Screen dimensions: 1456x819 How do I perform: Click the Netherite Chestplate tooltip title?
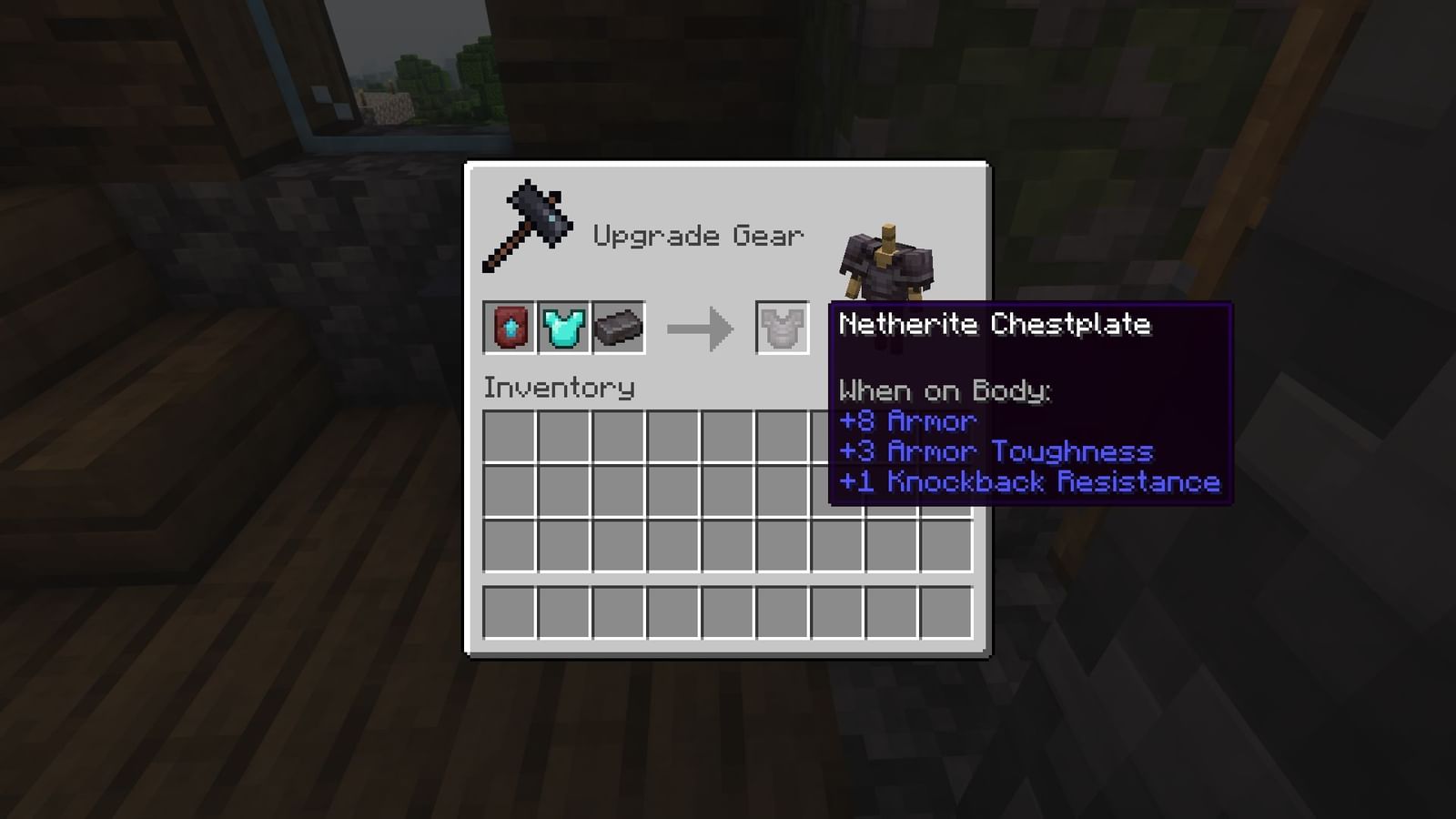point(995,325)
